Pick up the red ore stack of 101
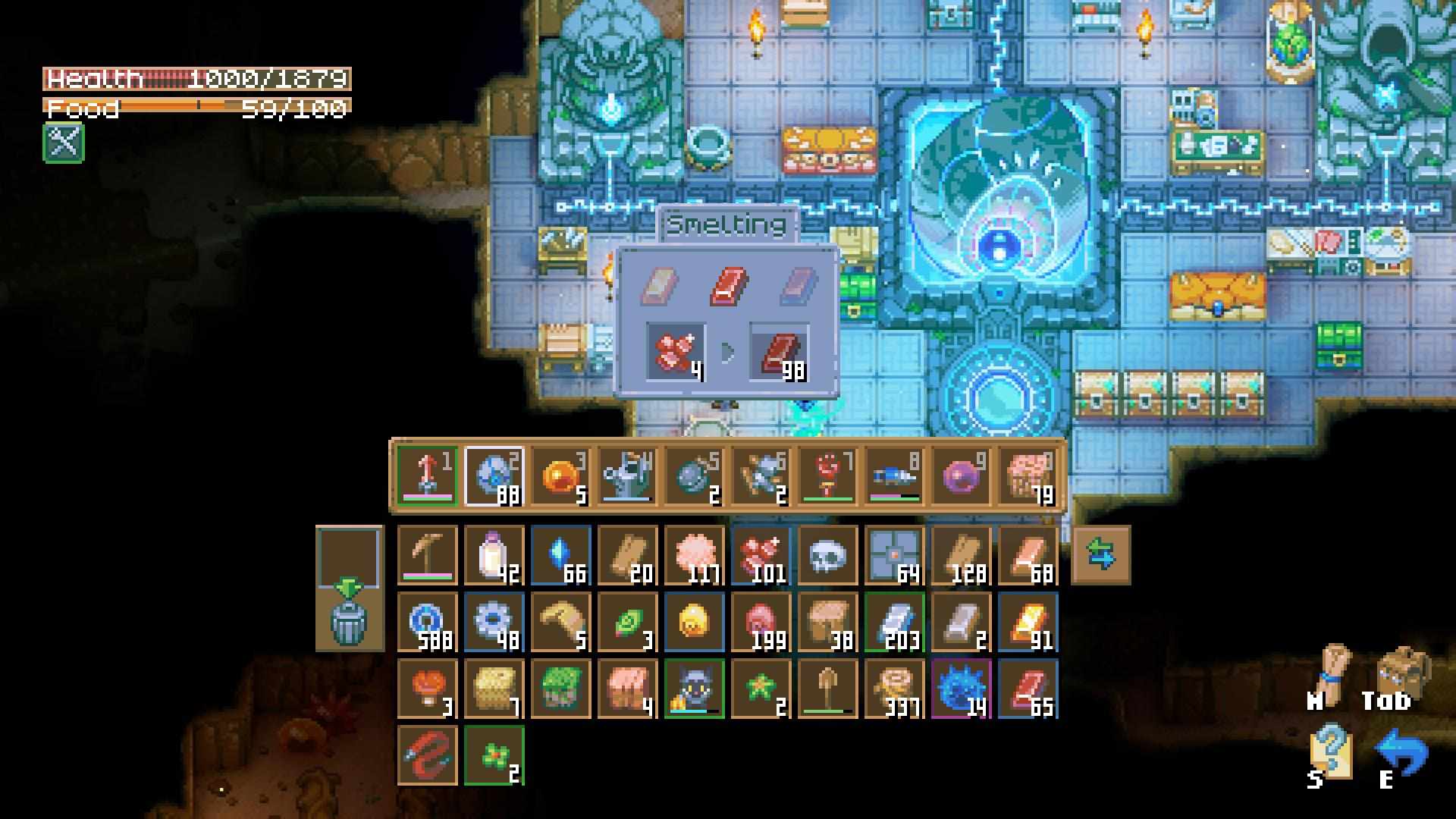1456x819 pixels. click(761, 555)
